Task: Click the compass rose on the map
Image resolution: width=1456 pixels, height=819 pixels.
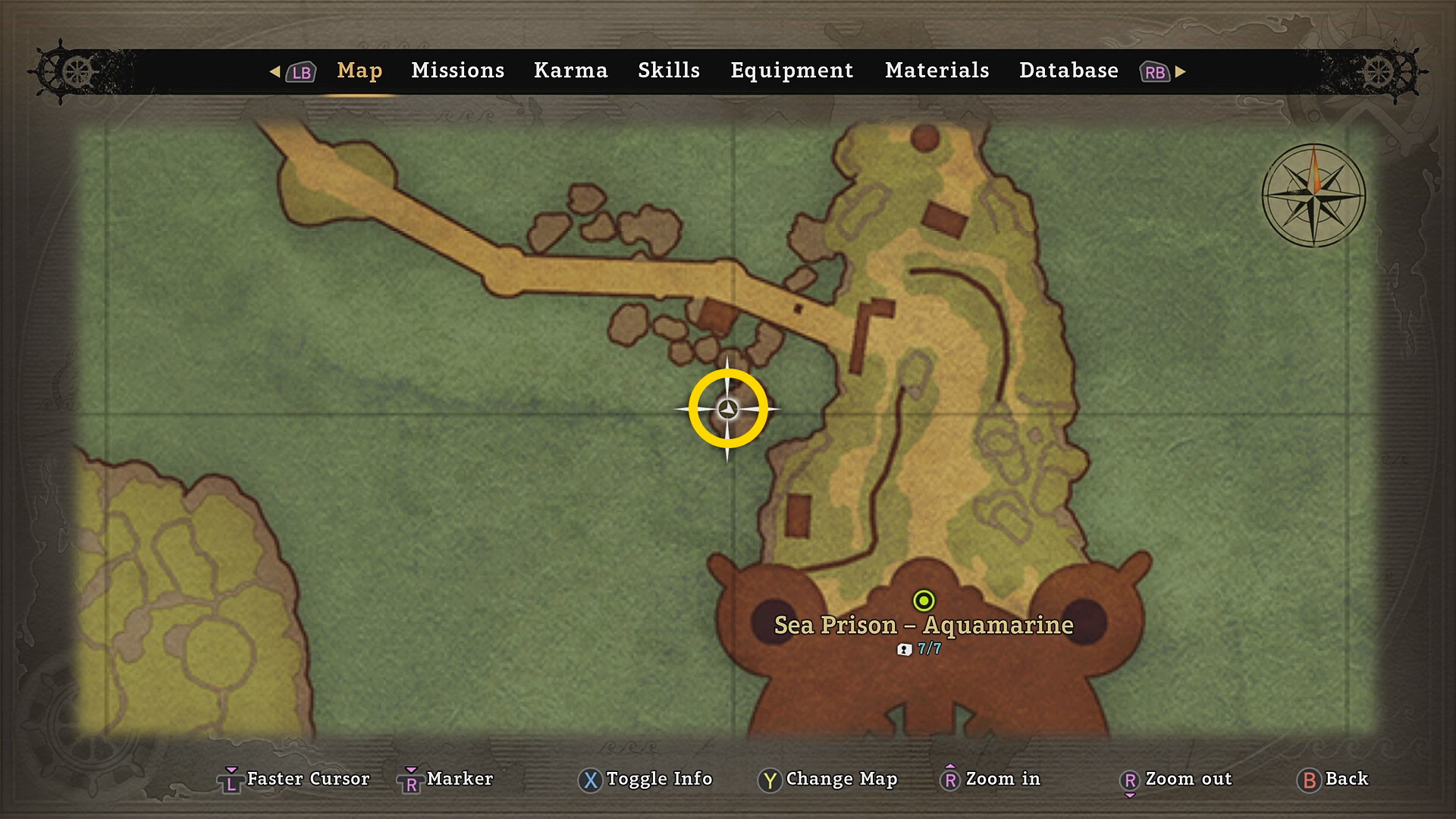Action: click(1313, 196)
